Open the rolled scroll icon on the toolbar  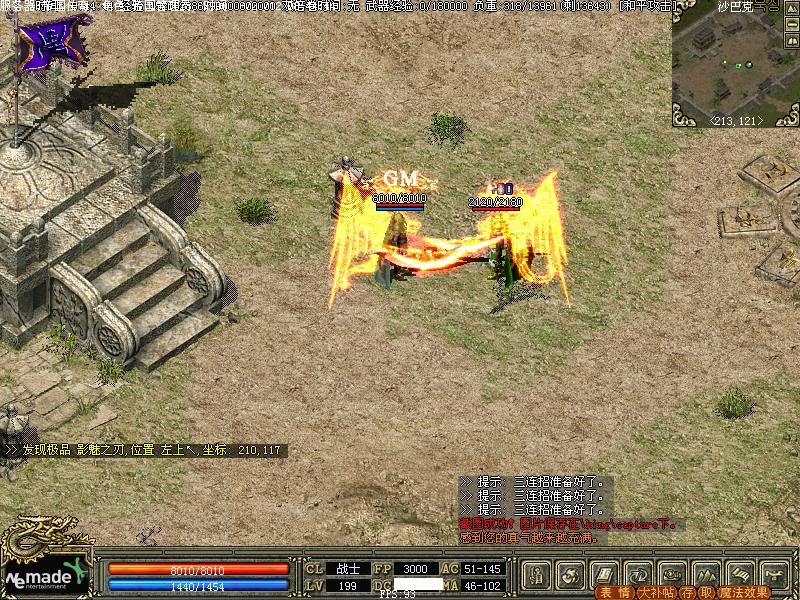[x=740, y=574]
